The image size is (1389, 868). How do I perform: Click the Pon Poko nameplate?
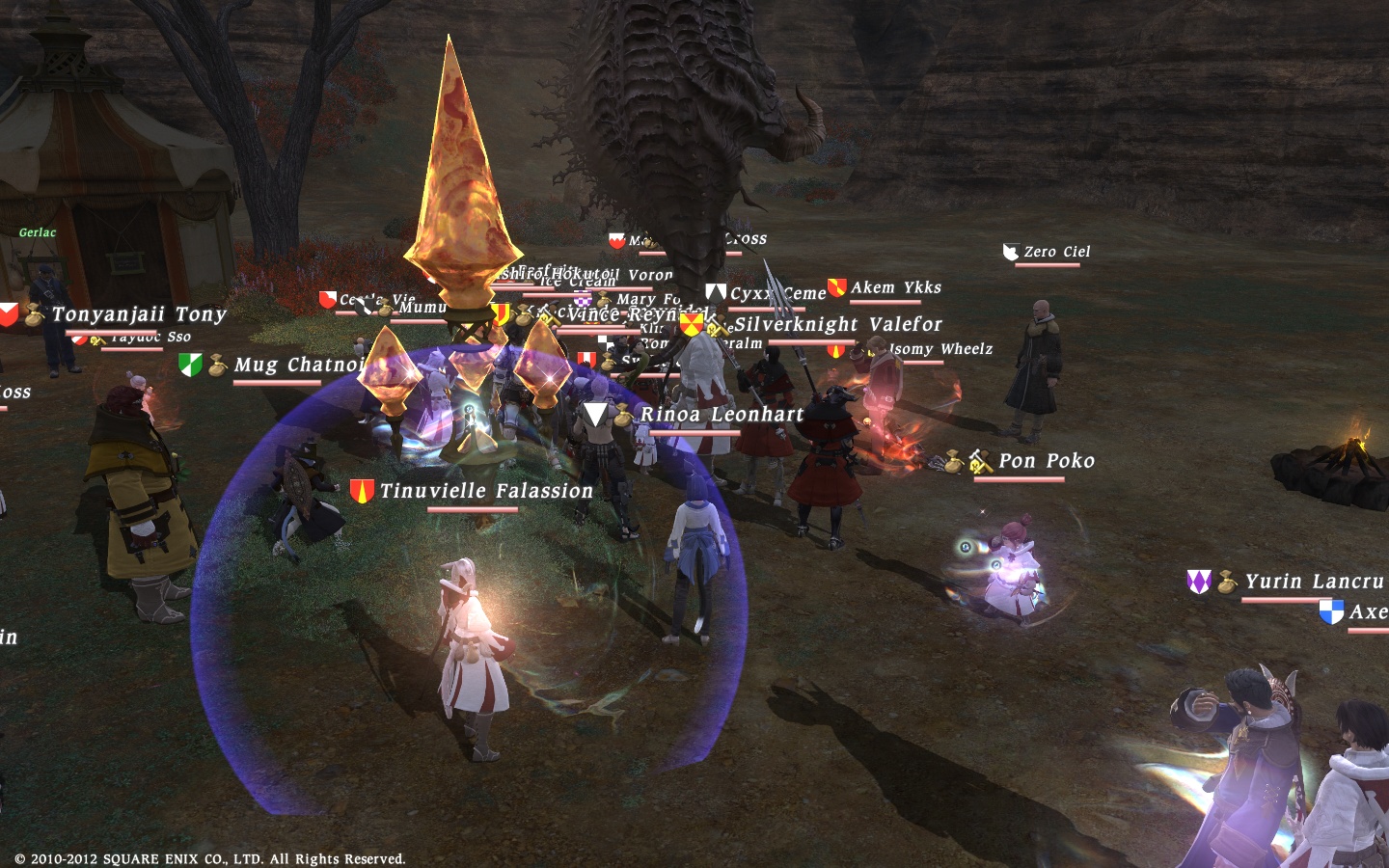pyautogui.click(x=1047, y=461)
